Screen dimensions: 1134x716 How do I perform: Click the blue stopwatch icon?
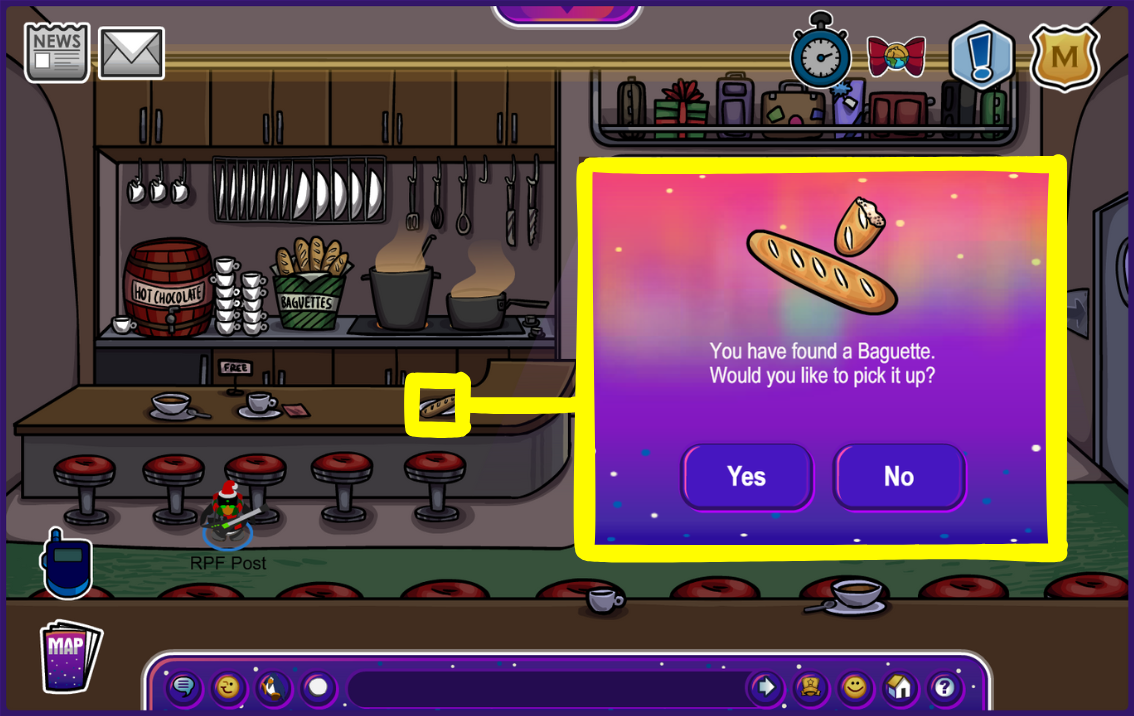click(x=819, y=53)
